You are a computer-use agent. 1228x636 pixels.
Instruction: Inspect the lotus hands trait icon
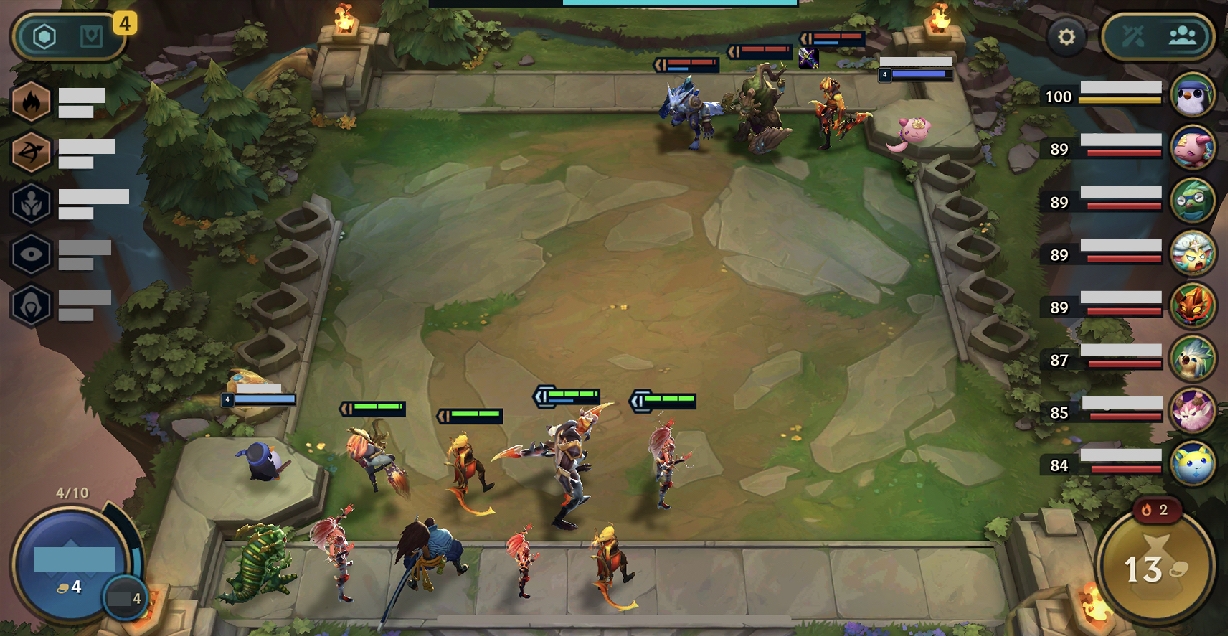tap(30, 203)
